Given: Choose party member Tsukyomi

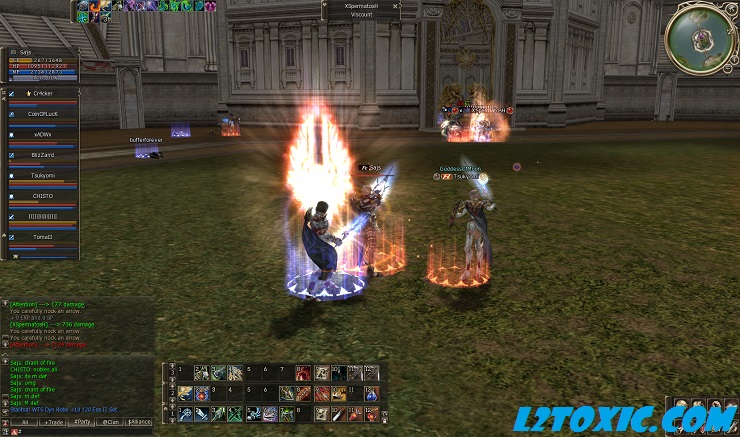Looking at the screenshot, I should coord(42,175).
